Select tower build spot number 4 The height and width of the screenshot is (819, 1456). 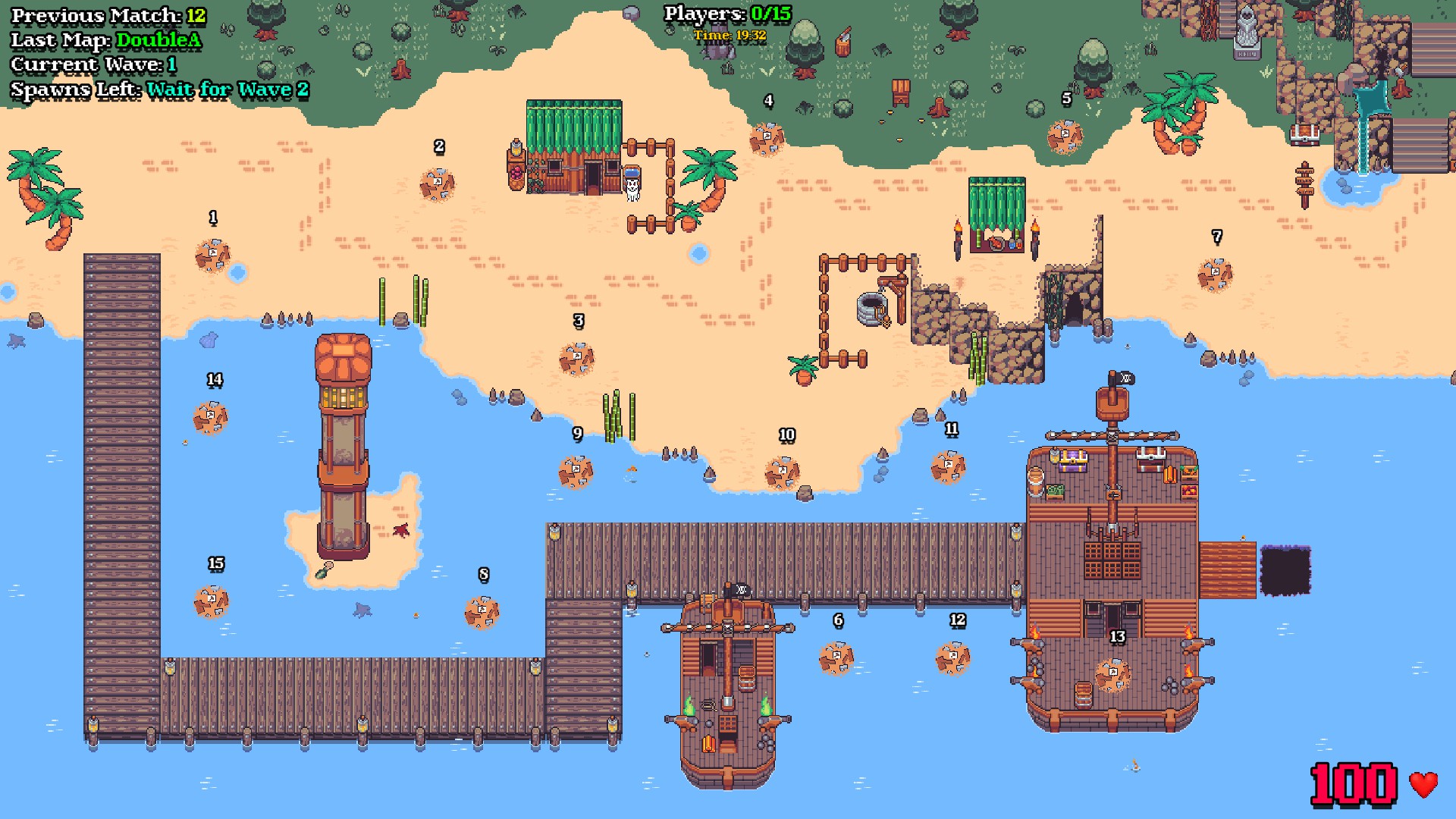[x=767, y=139]
